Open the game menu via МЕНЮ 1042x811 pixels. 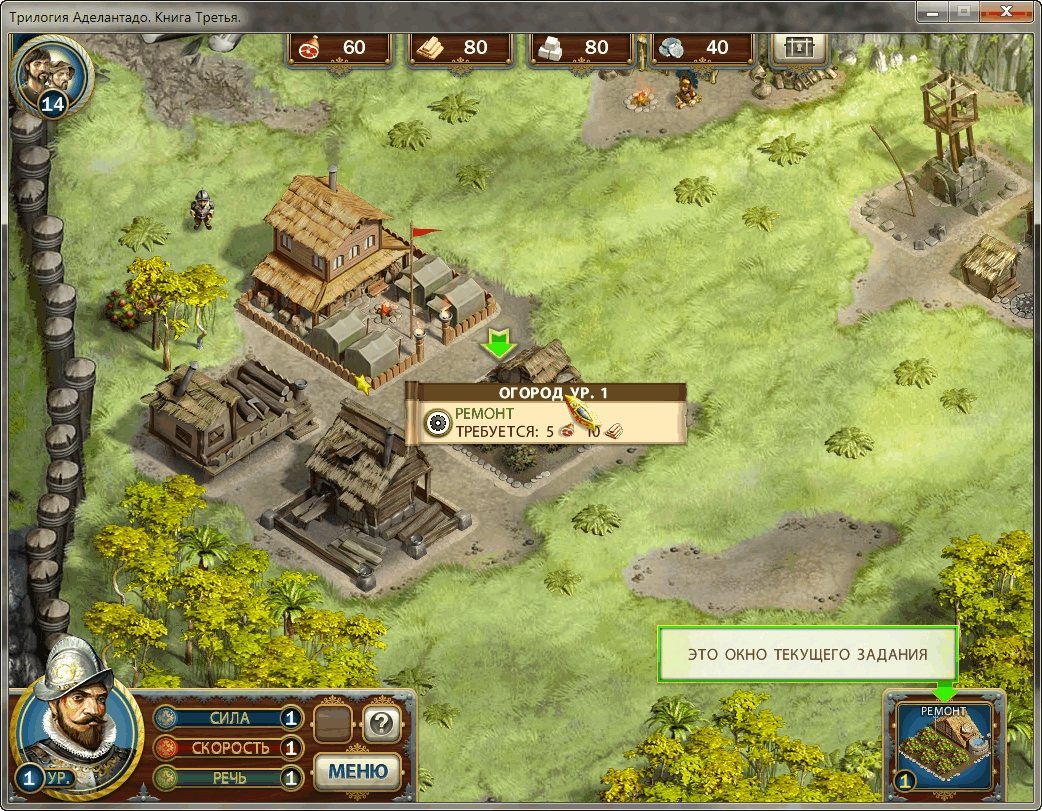click(358, 771)
